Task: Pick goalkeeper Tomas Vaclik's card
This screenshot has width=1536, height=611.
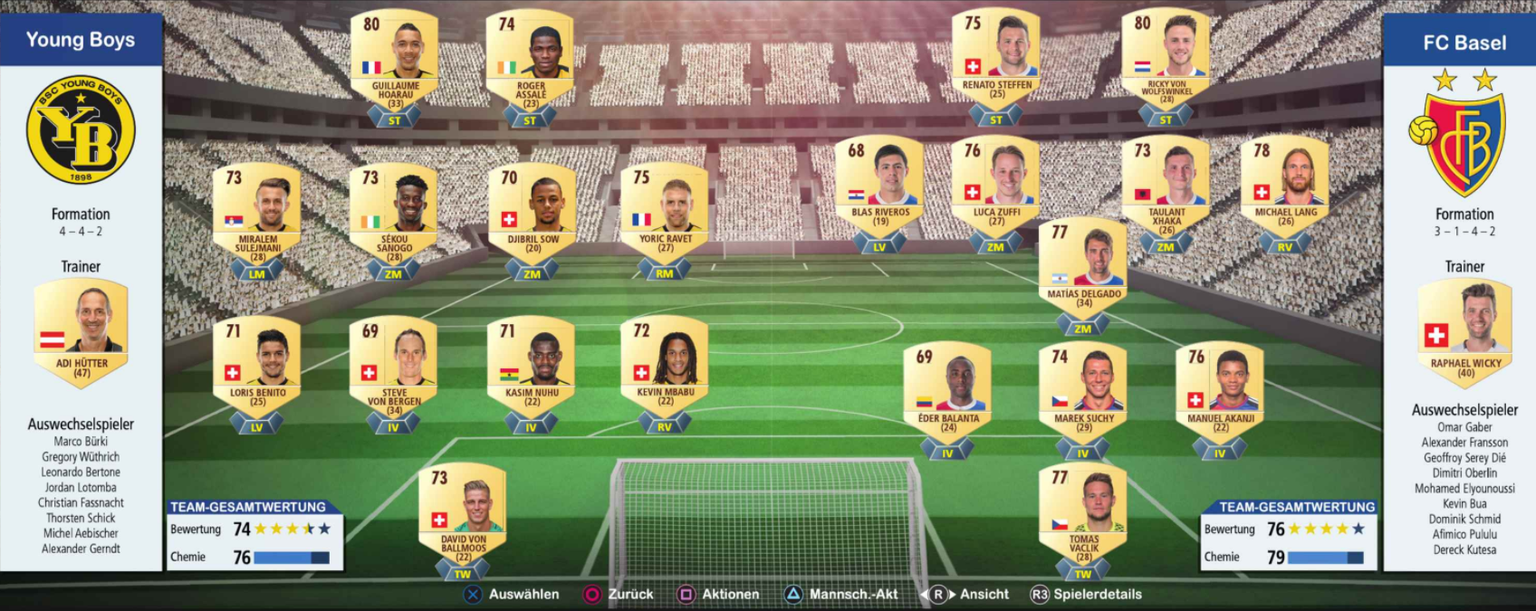Action: tap(1083, 516)
